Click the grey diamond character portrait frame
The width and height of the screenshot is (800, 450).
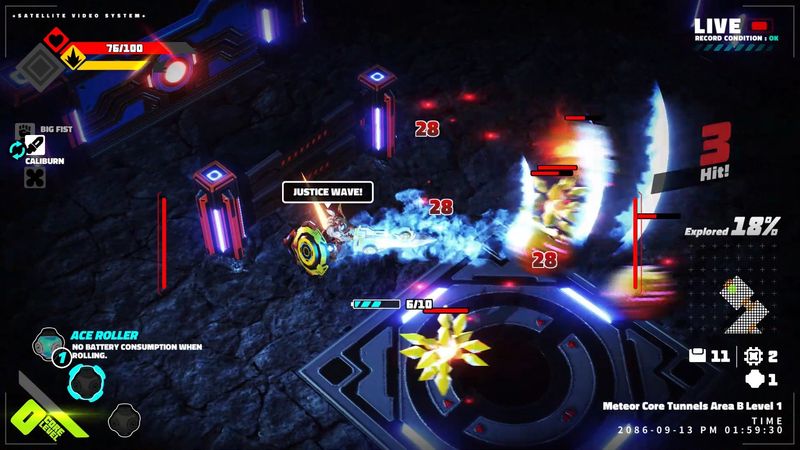click(x=37, y=70)
